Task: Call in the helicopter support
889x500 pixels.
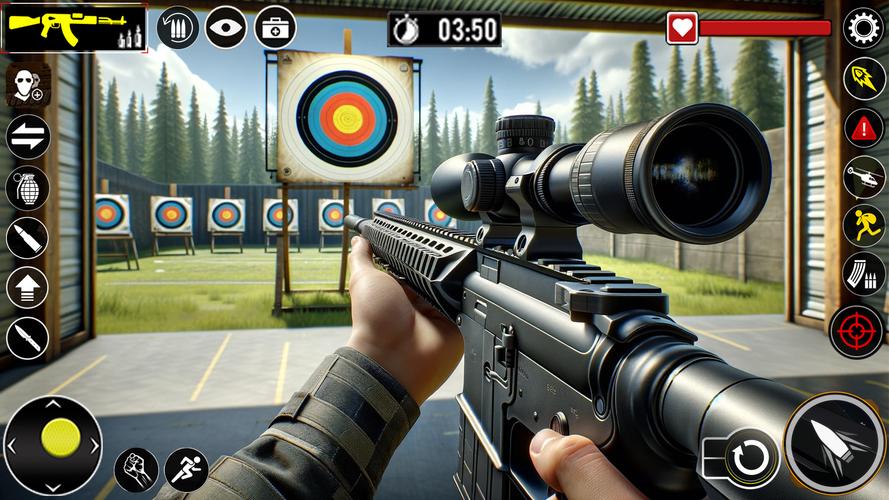Action: pyautogui.click(x=863, y=178)
